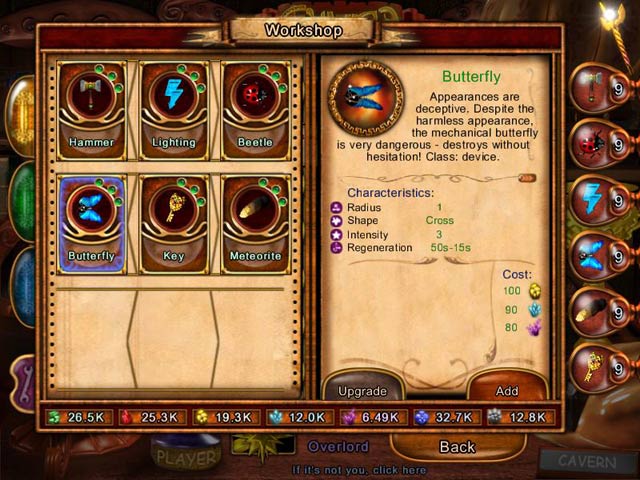The height and width of the screenshot is (480, 640).
Task: Select the Key workshop item
Action: click(x=174, y=220)
